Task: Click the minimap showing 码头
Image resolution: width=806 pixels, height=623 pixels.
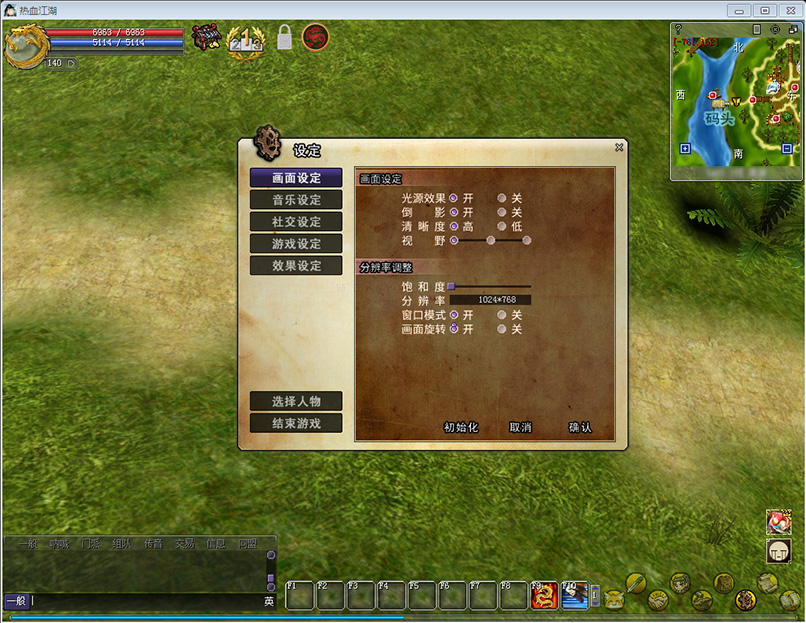Action: coord(734,100)
